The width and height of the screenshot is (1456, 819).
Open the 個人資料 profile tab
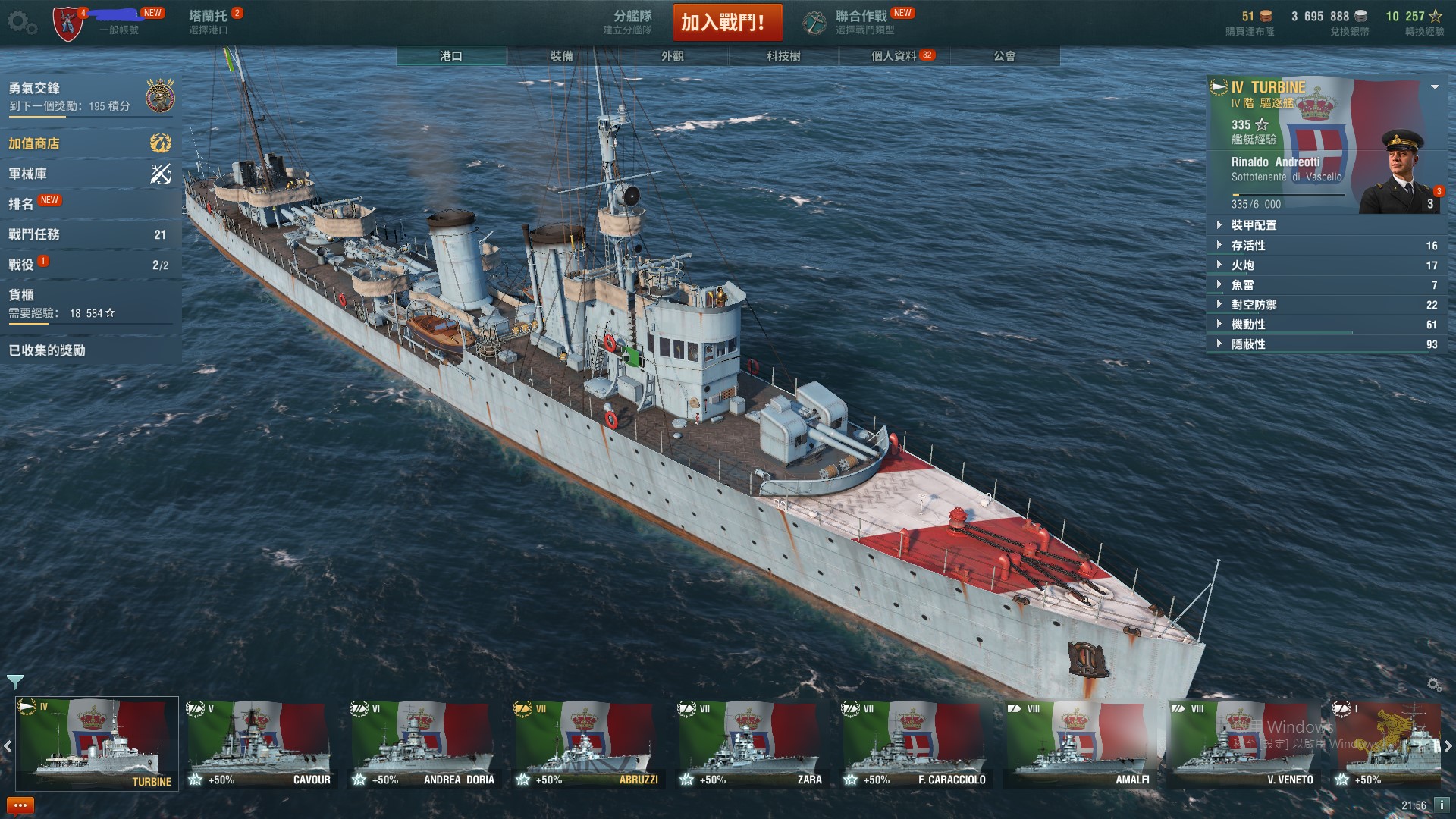(893, 56)
